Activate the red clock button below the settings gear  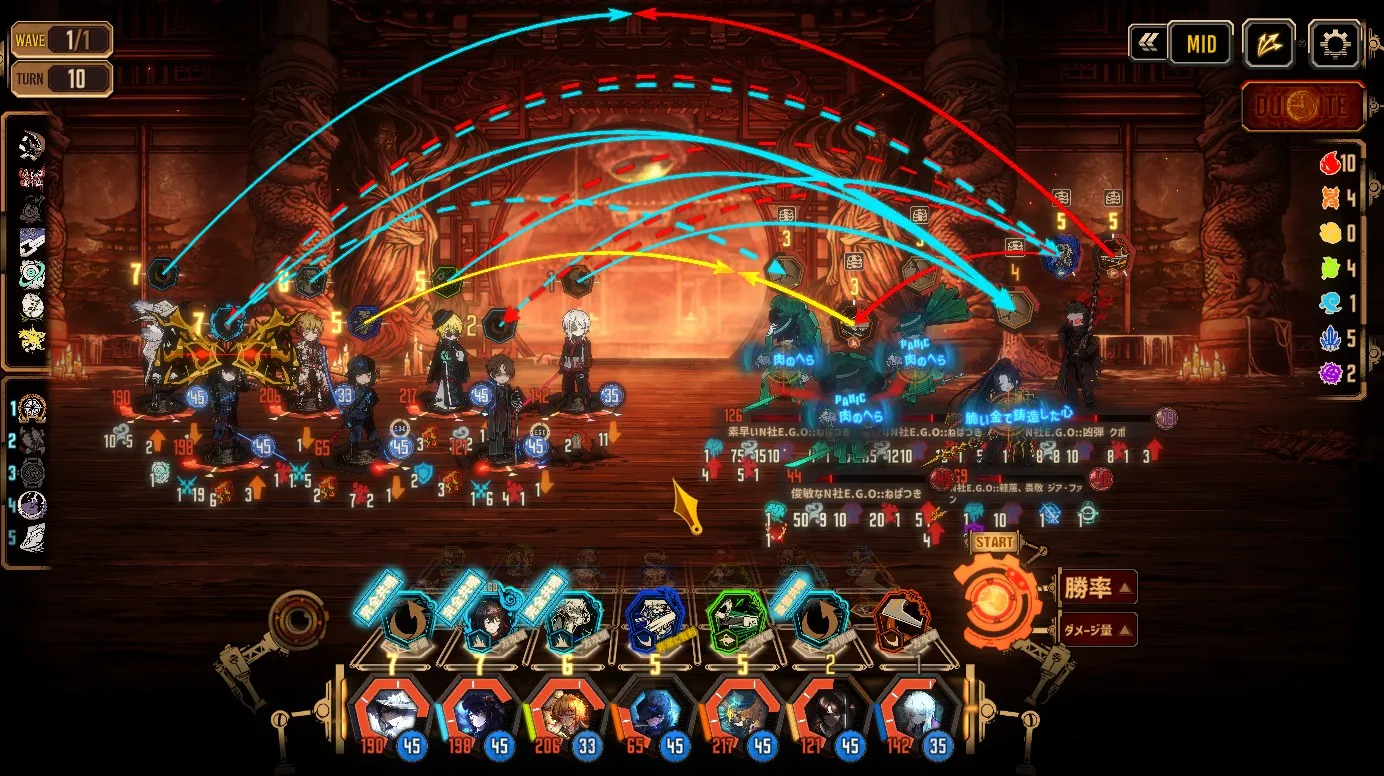pos(1303,106)
